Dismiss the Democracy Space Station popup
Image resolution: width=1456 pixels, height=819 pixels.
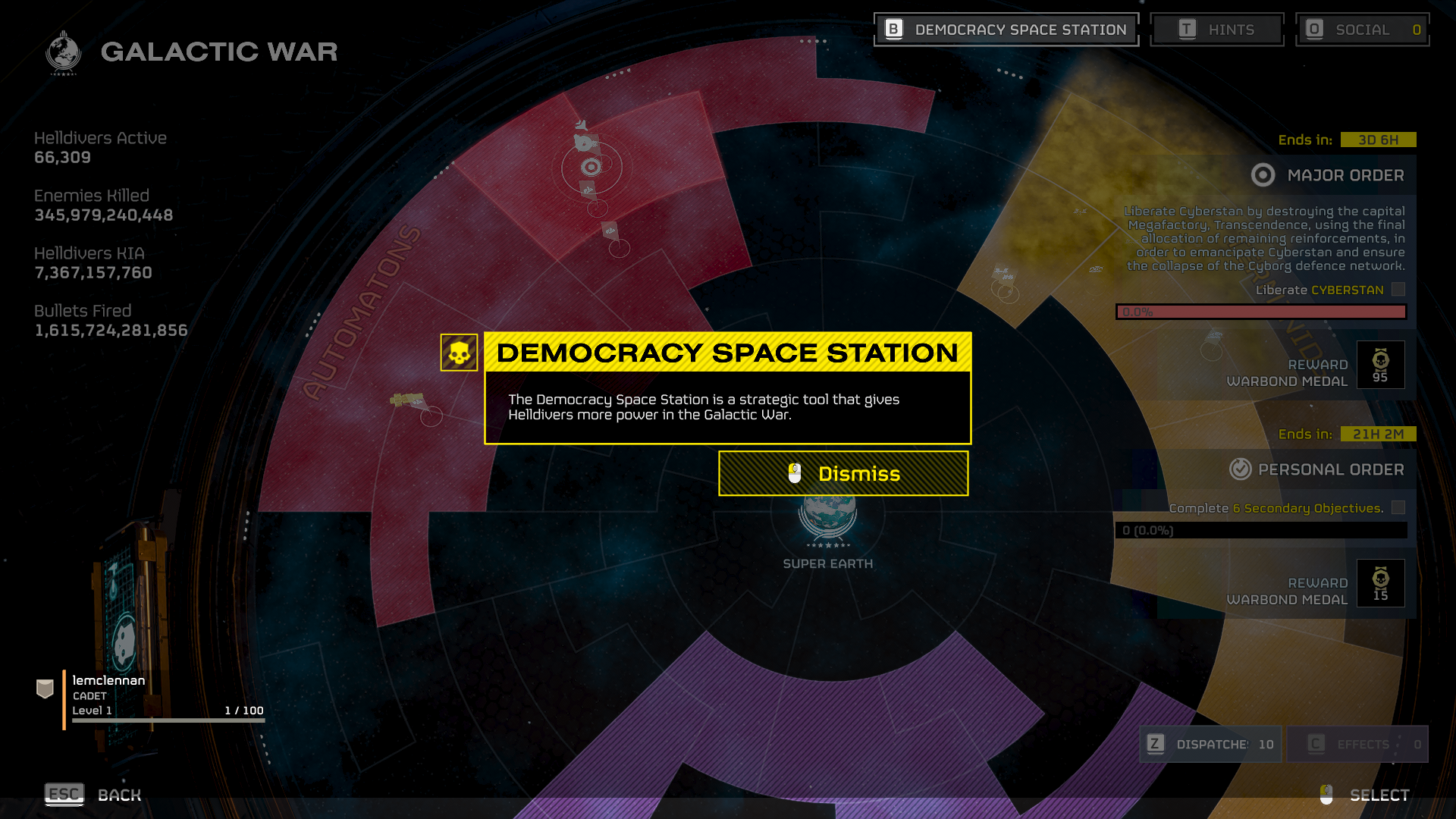coord(843,474)
